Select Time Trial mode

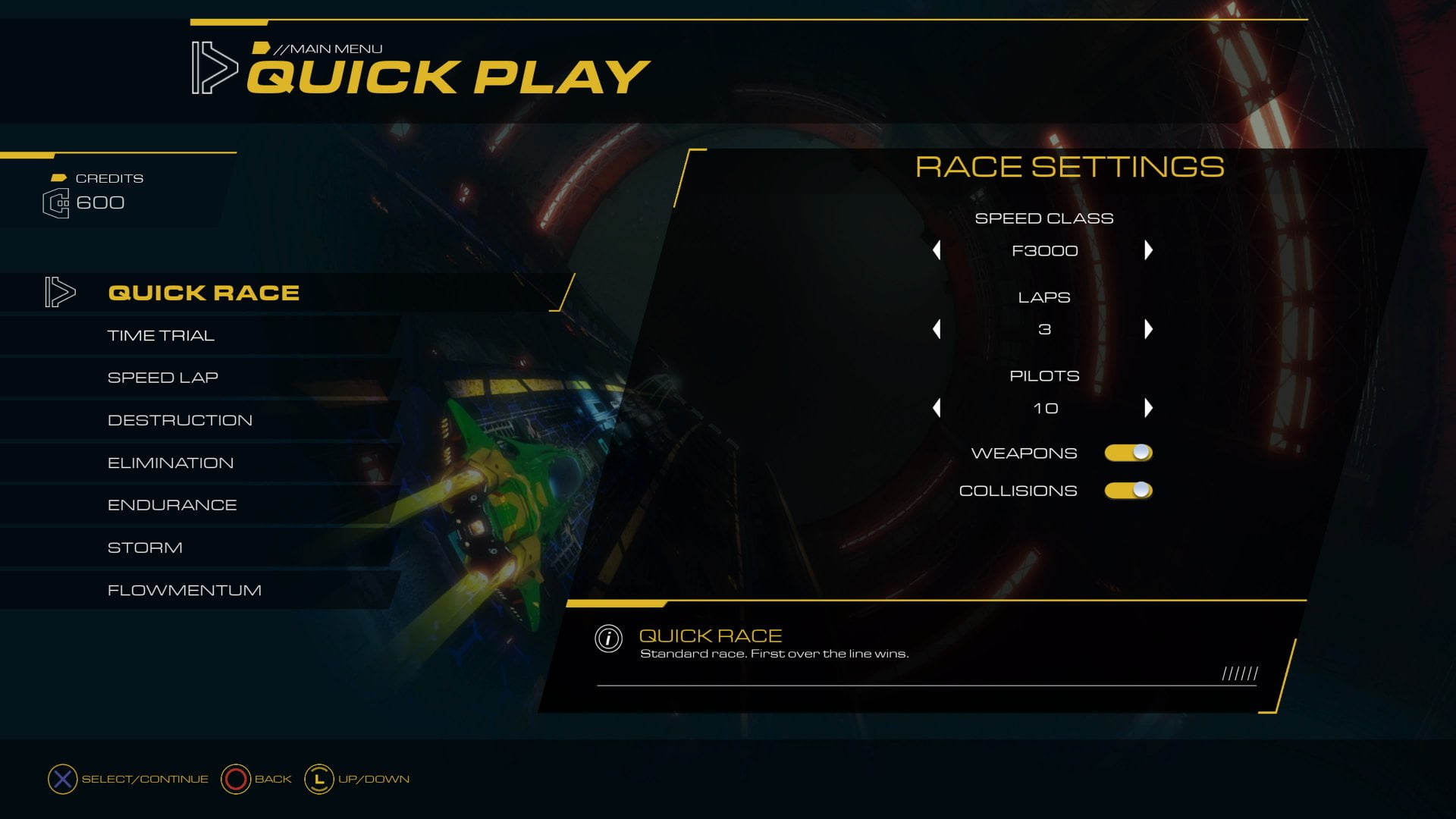click(x=162, y=334)
